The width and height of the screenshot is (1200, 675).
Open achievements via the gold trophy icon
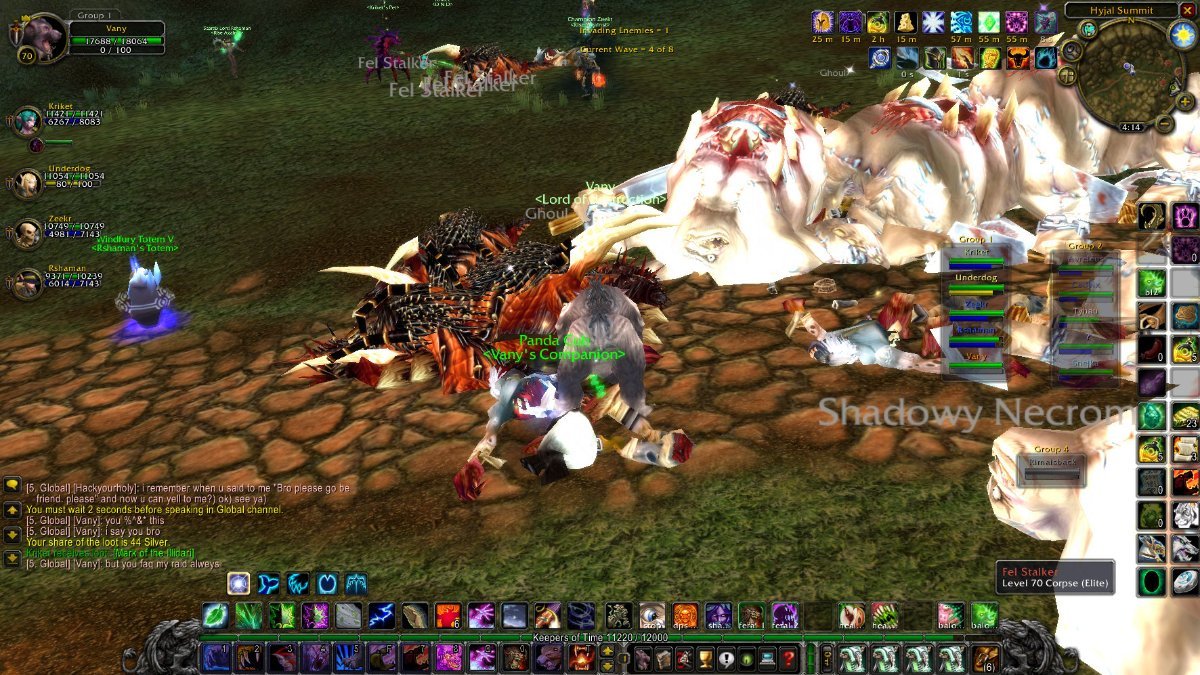703,658
